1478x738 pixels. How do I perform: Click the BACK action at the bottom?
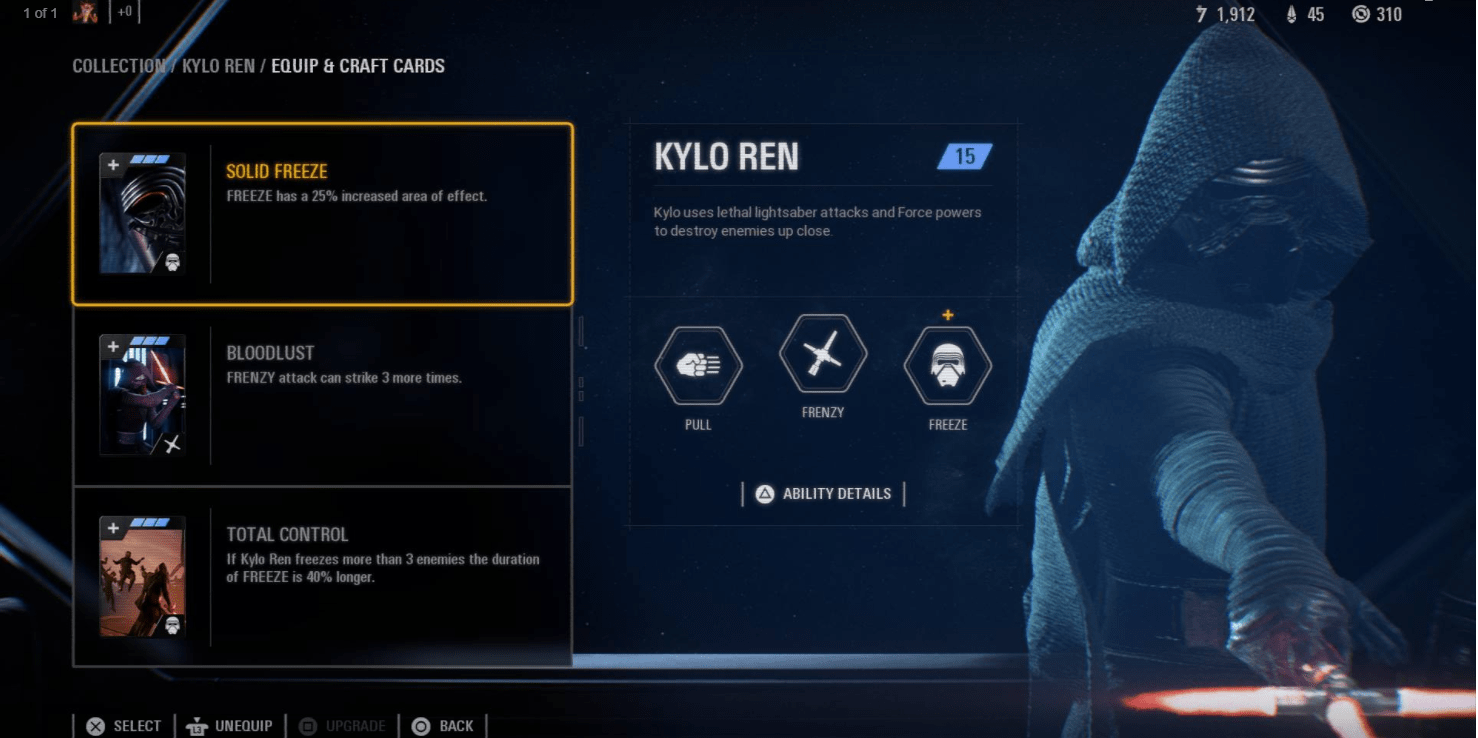(x=443, y=725)
